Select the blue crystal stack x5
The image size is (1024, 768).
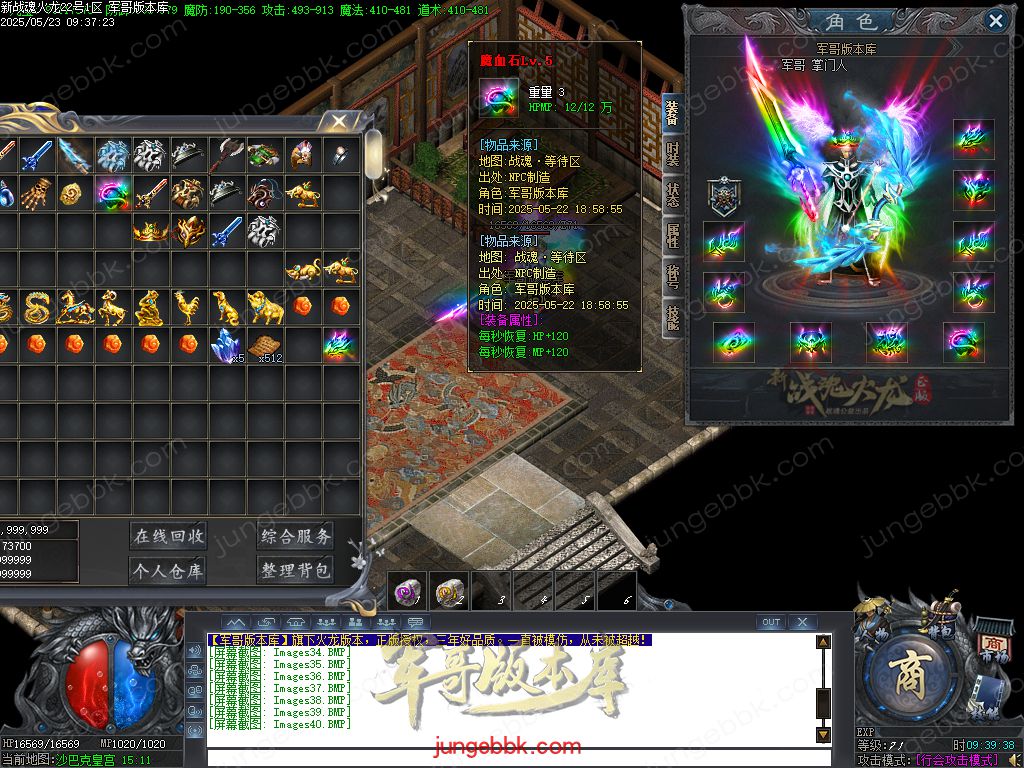(x=226, y=345)
